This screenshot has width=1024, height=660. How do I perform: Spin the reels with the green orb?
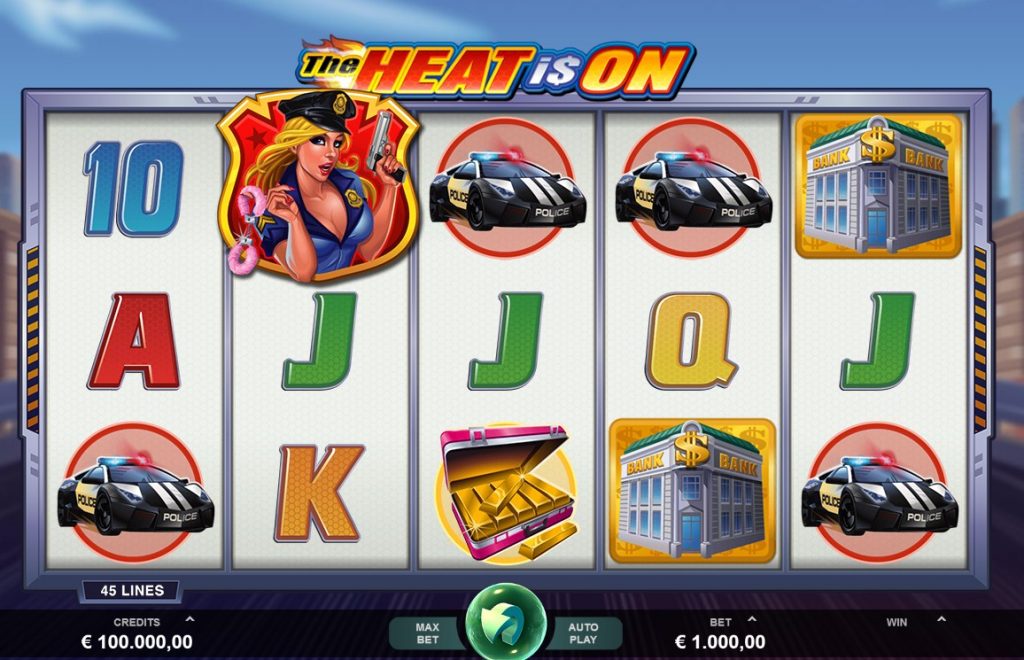pos(506,622)
